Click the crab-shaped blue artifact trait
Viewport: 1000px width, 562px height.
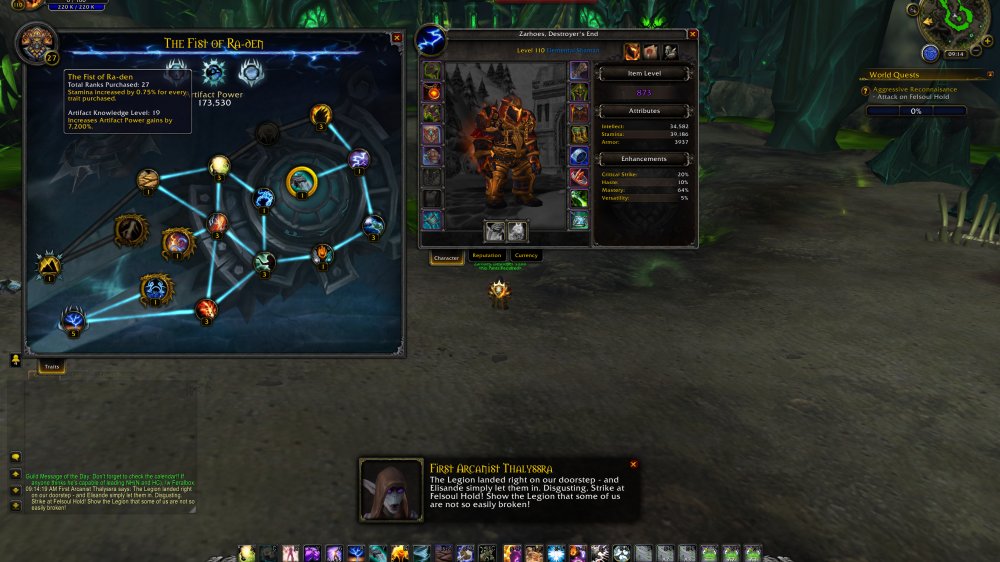pyautogui.click(x=156, y=288)
